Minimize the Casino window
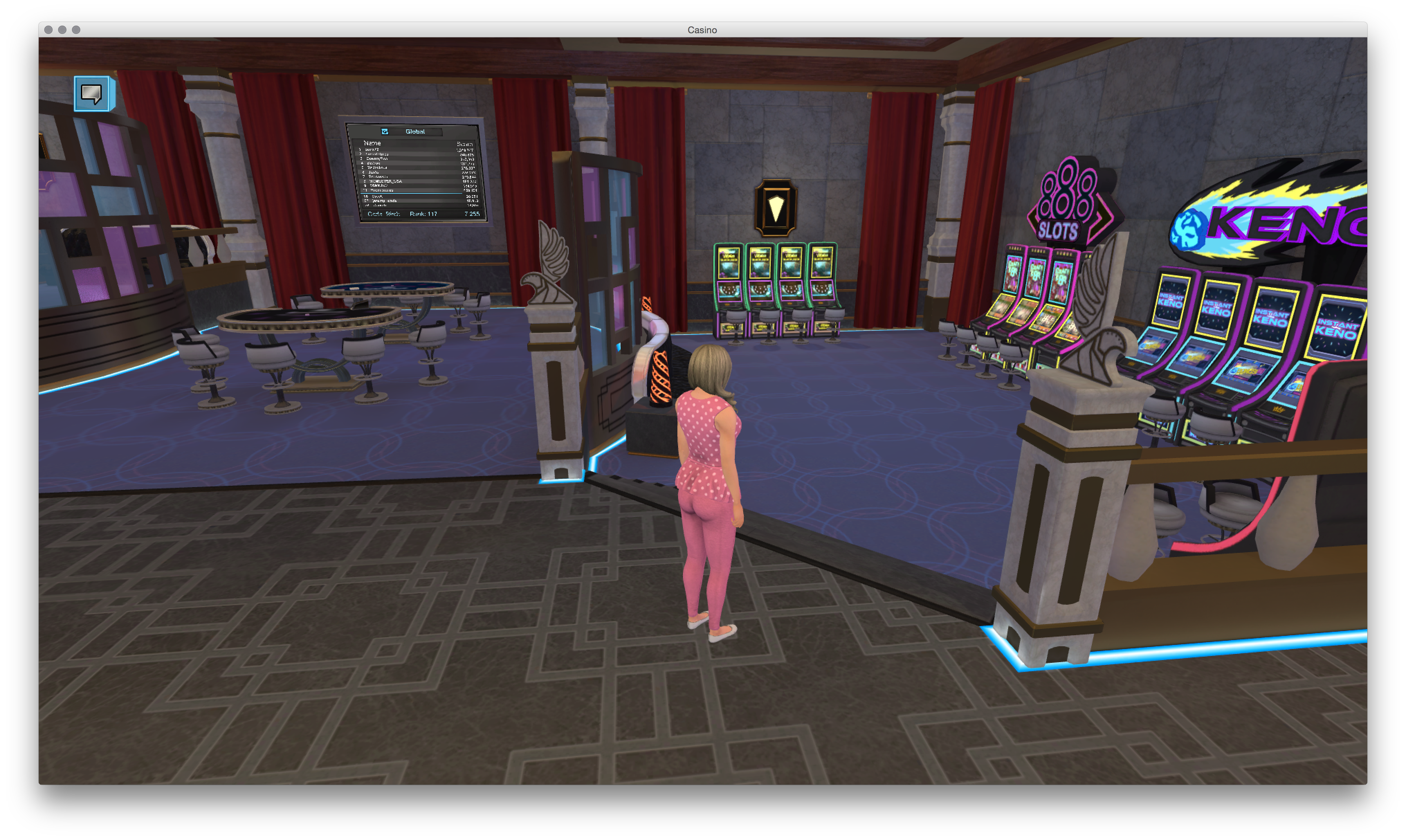The height and width of the screenshot is (840, 1406). pos(62,30)
